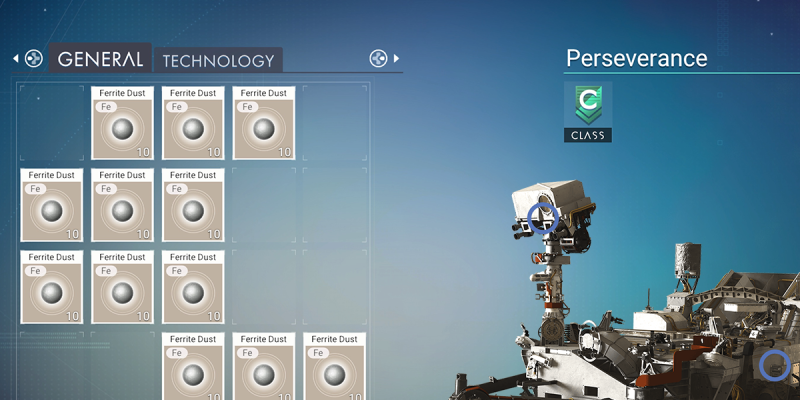Click the left arrow beside the General tab
The height and width of the screenshot is (400, 800).
pyautogui.click(x=15, y=58)
